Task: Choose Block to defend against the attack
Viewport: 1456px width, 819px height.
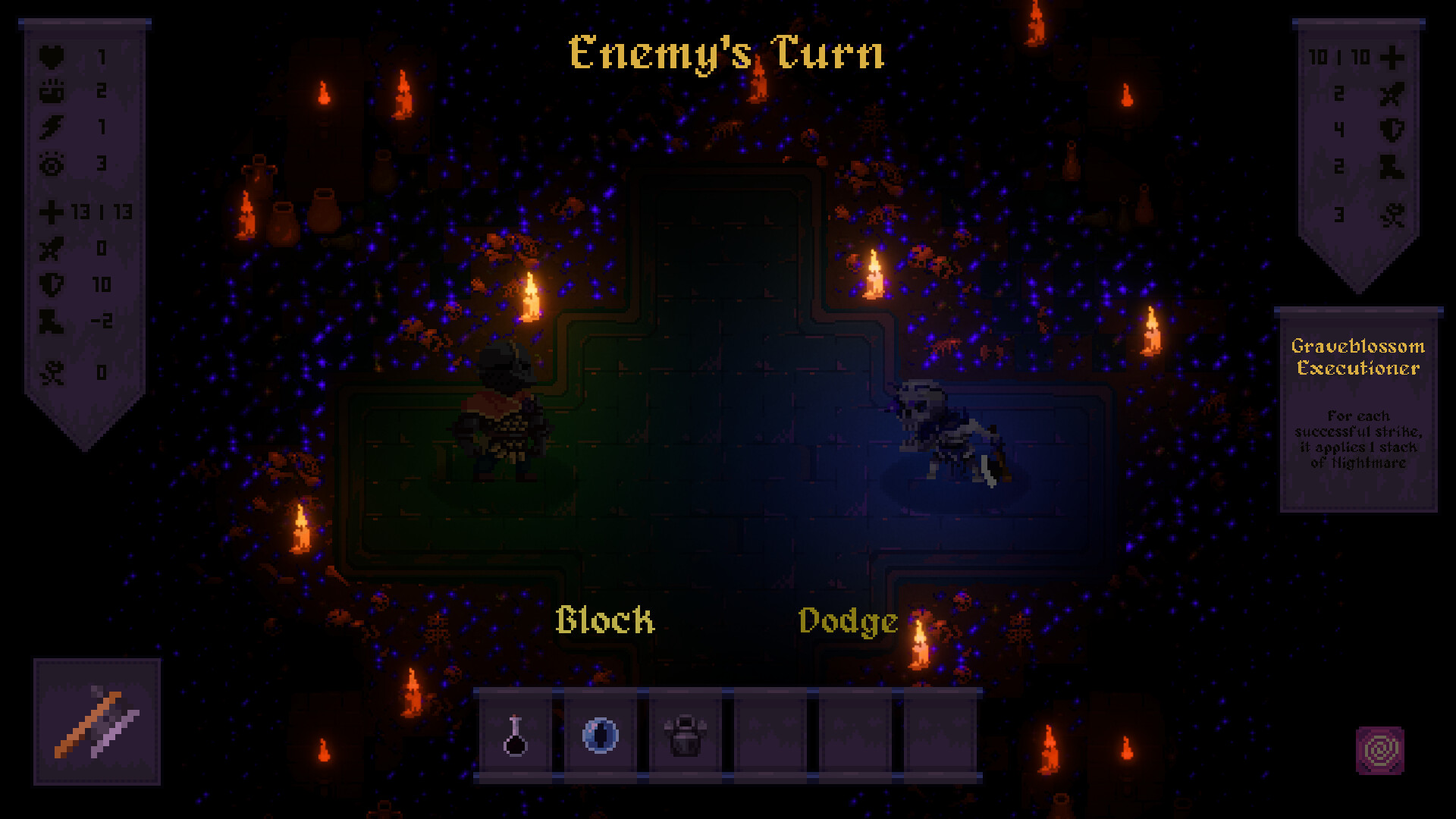Action: [604, 621]
